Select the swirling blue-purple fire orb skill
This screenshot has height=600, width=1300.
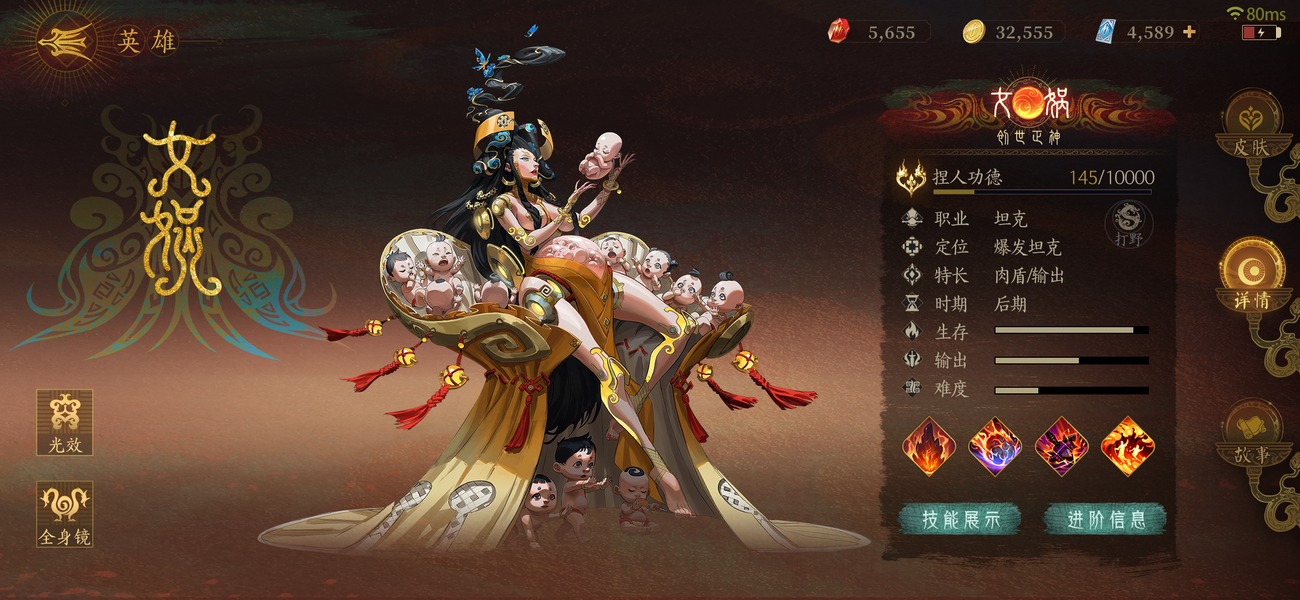995,446
